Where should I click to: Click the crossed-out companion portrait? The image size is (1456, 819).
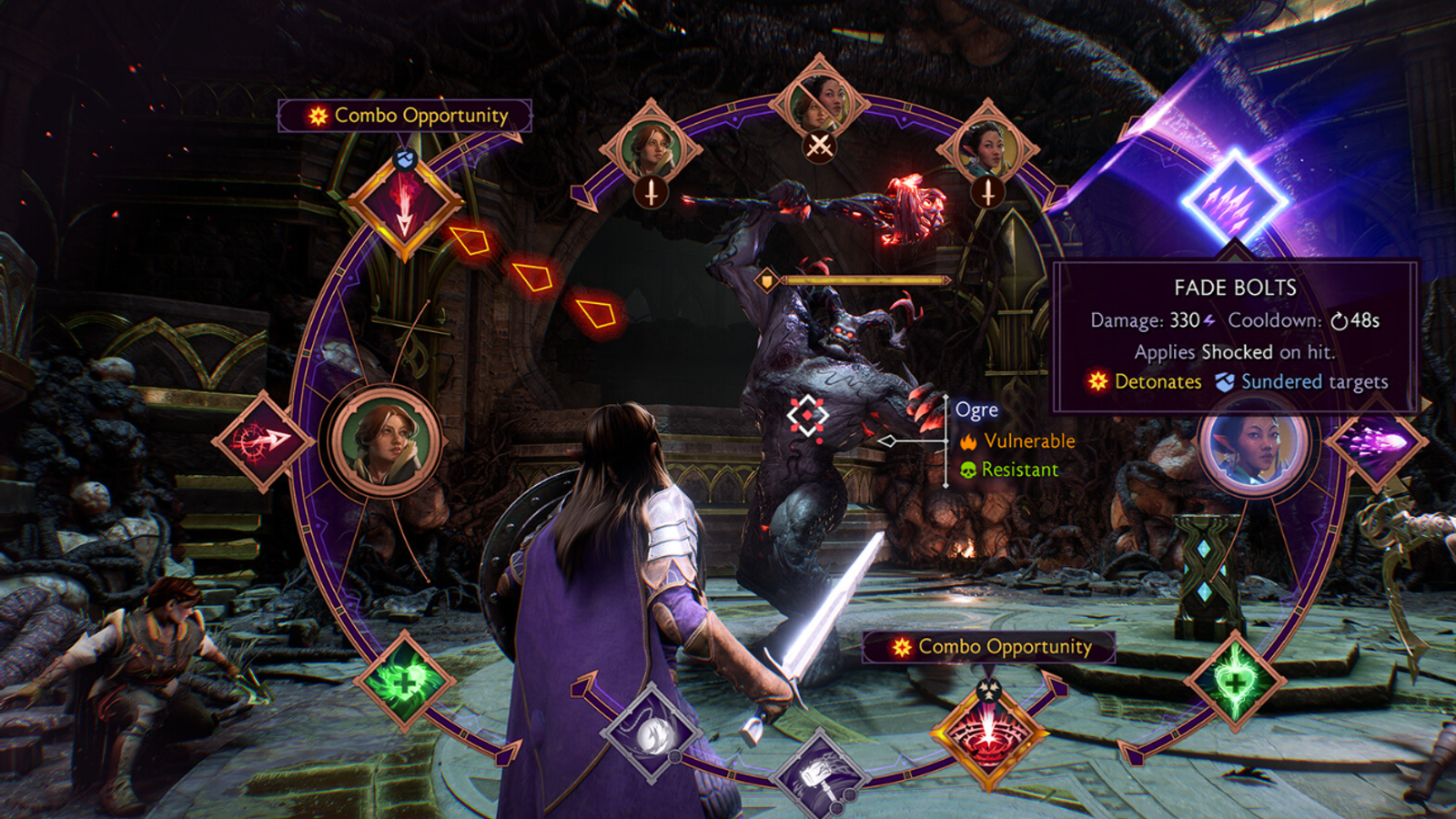[x=819, y=105]
